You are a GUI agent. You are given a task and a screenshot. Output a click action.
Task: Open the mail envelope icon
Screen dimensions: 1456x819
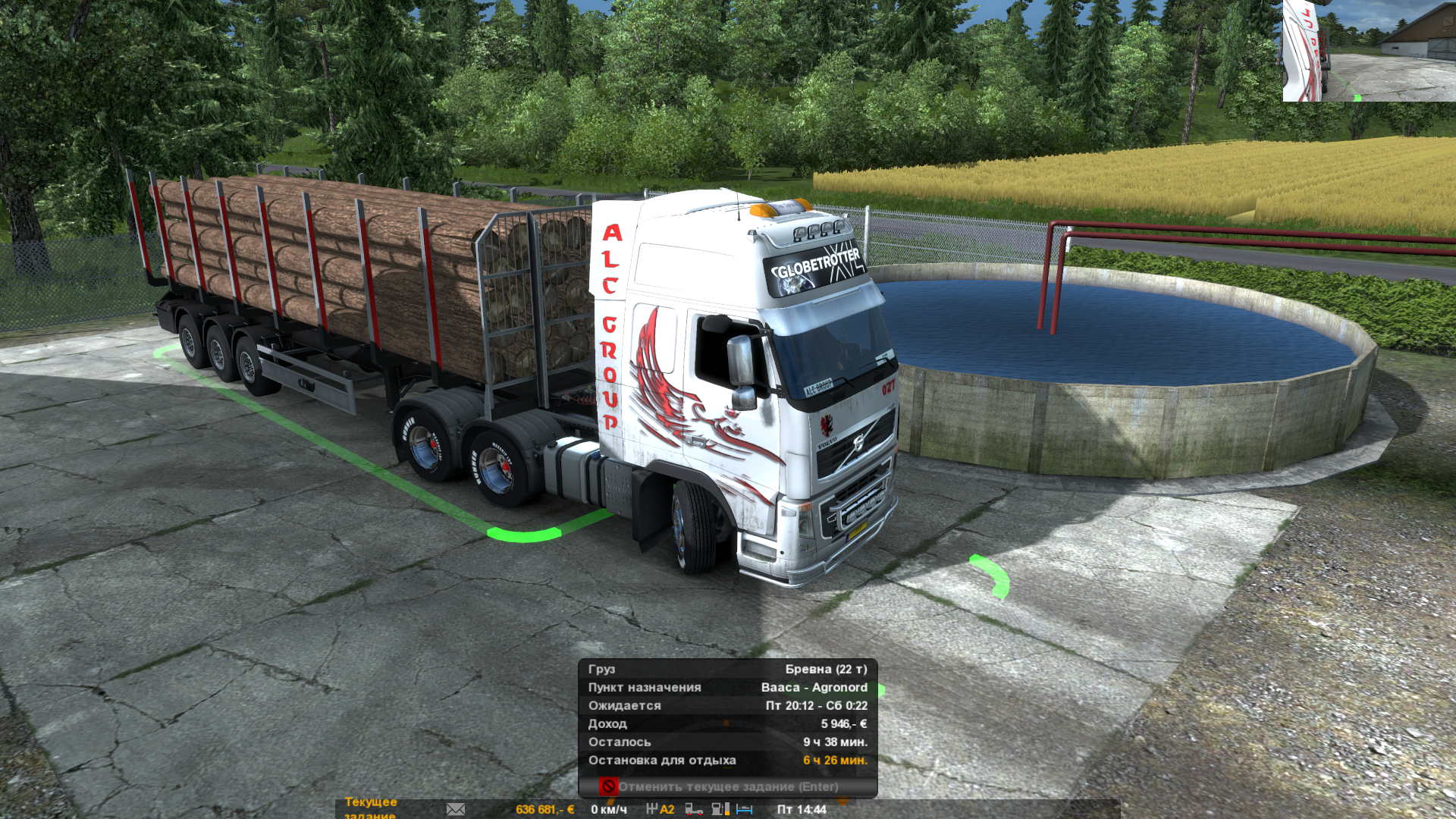click(x=456, y=809)
